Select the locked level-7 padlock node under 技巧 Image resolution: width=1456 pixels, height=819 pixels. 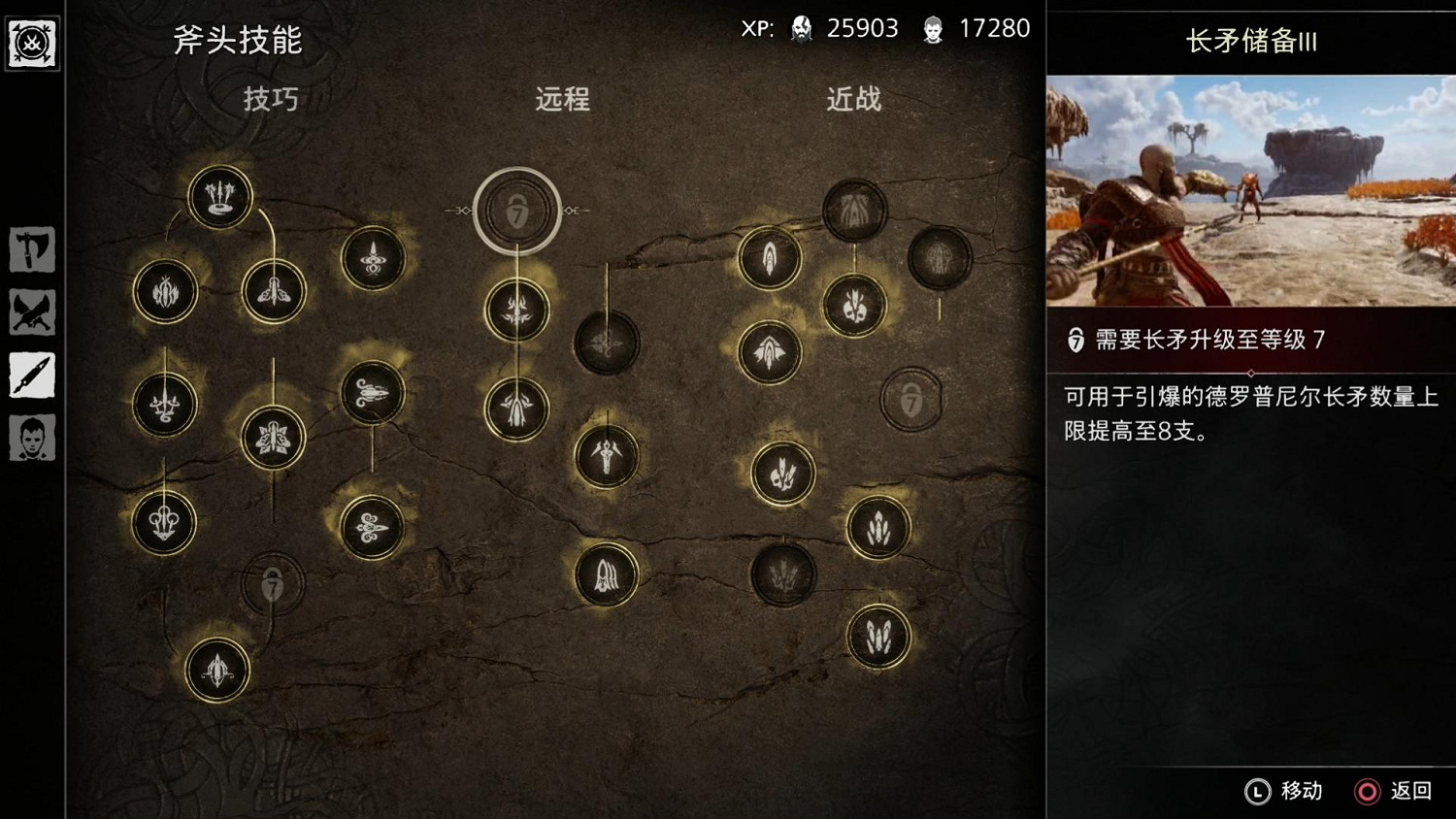272,583
